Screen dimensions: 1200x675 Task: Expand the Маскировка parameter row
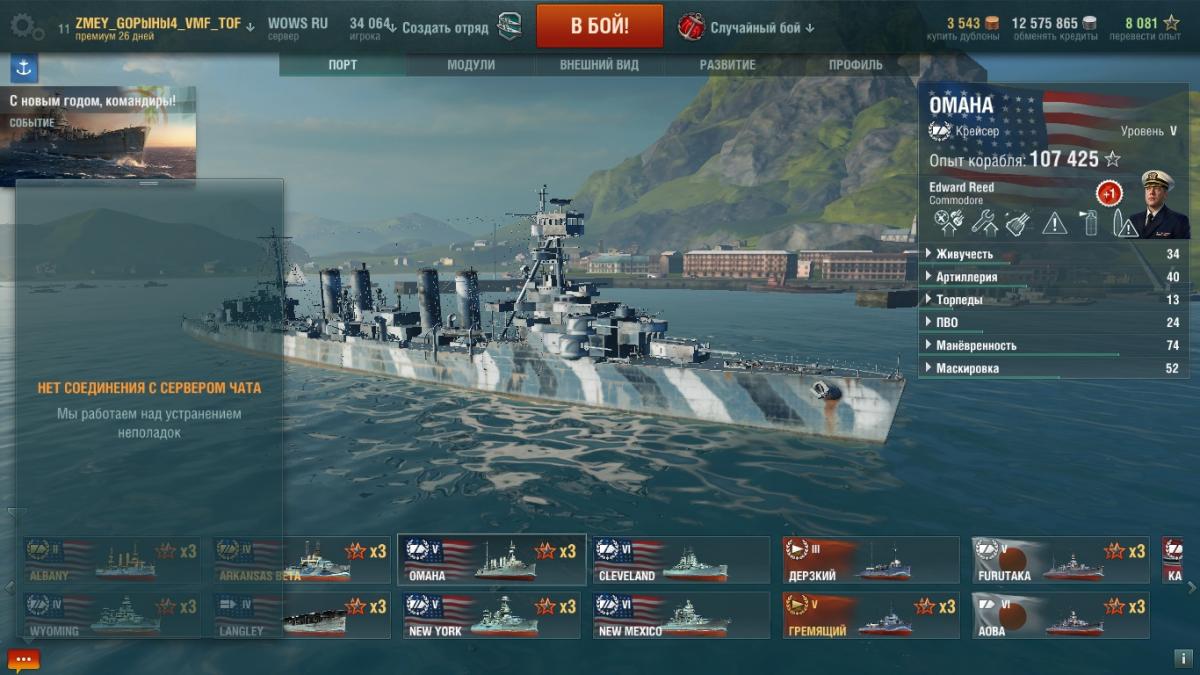tap(1053, 369)
